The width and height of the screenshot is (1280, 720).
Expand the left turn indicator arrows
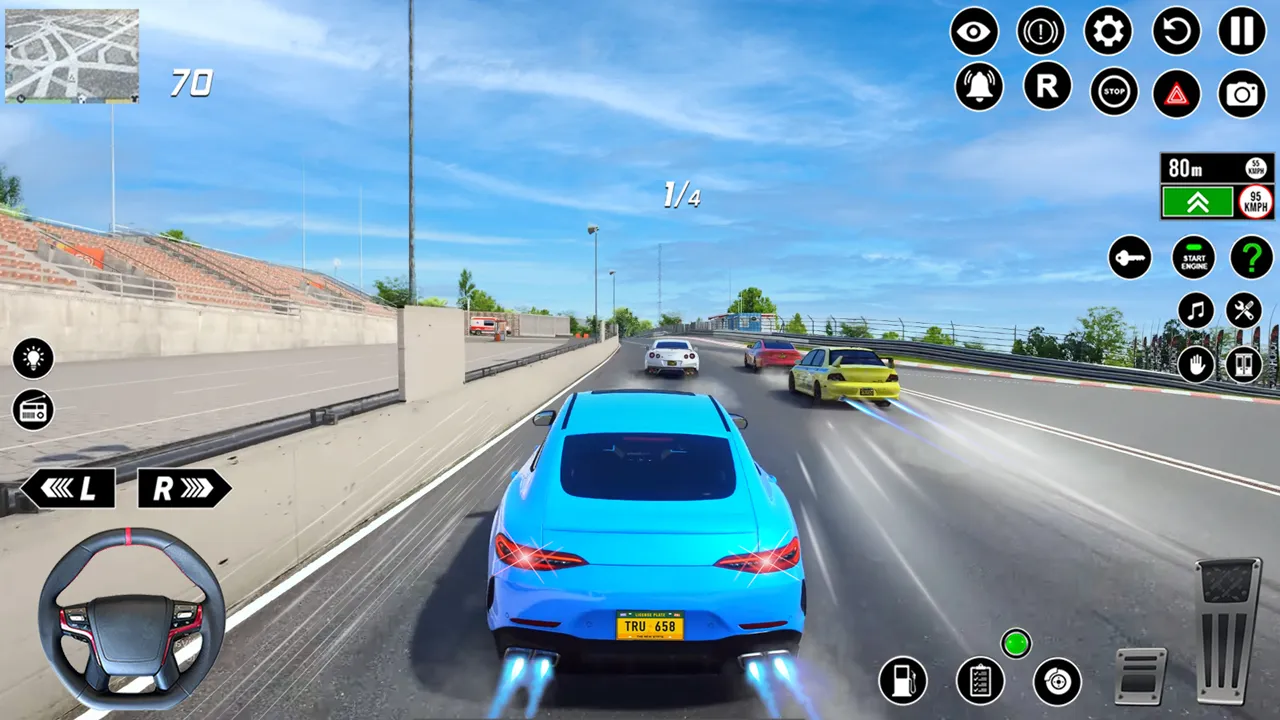(70, 488)
